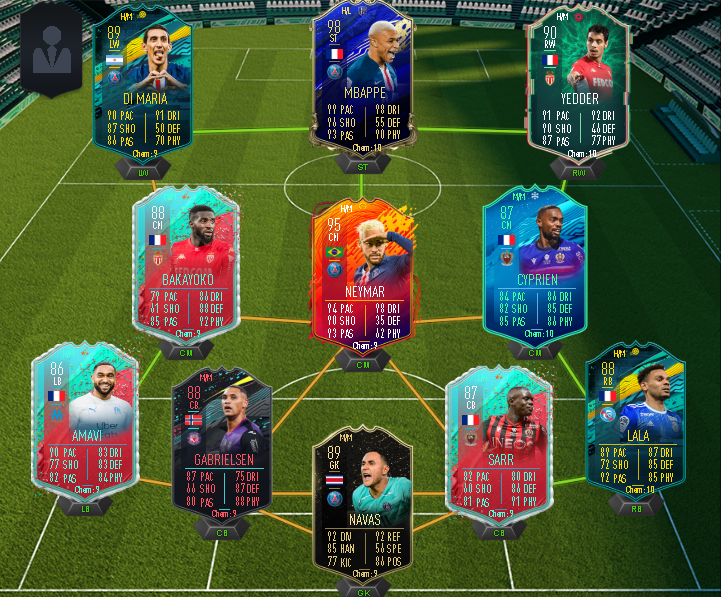Select the Cyprien midfielder card
Image resolution: width=721 pixels, height=597 pixels.
[534, 265]
